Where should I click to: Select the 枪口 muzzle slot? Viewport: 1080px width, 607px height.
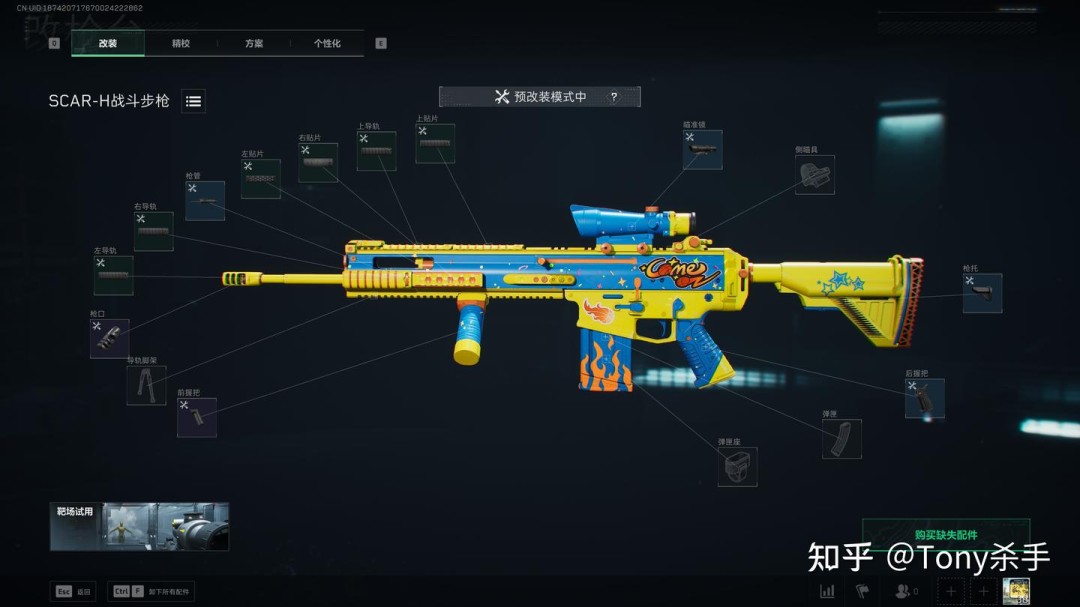(x=110, y=339)
